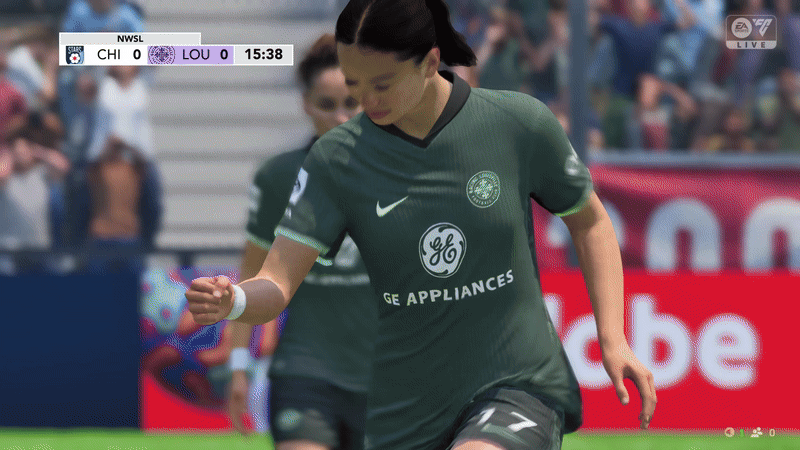Open the party members icon
This screenshot has height=450, width=800.
pos(756,432)
